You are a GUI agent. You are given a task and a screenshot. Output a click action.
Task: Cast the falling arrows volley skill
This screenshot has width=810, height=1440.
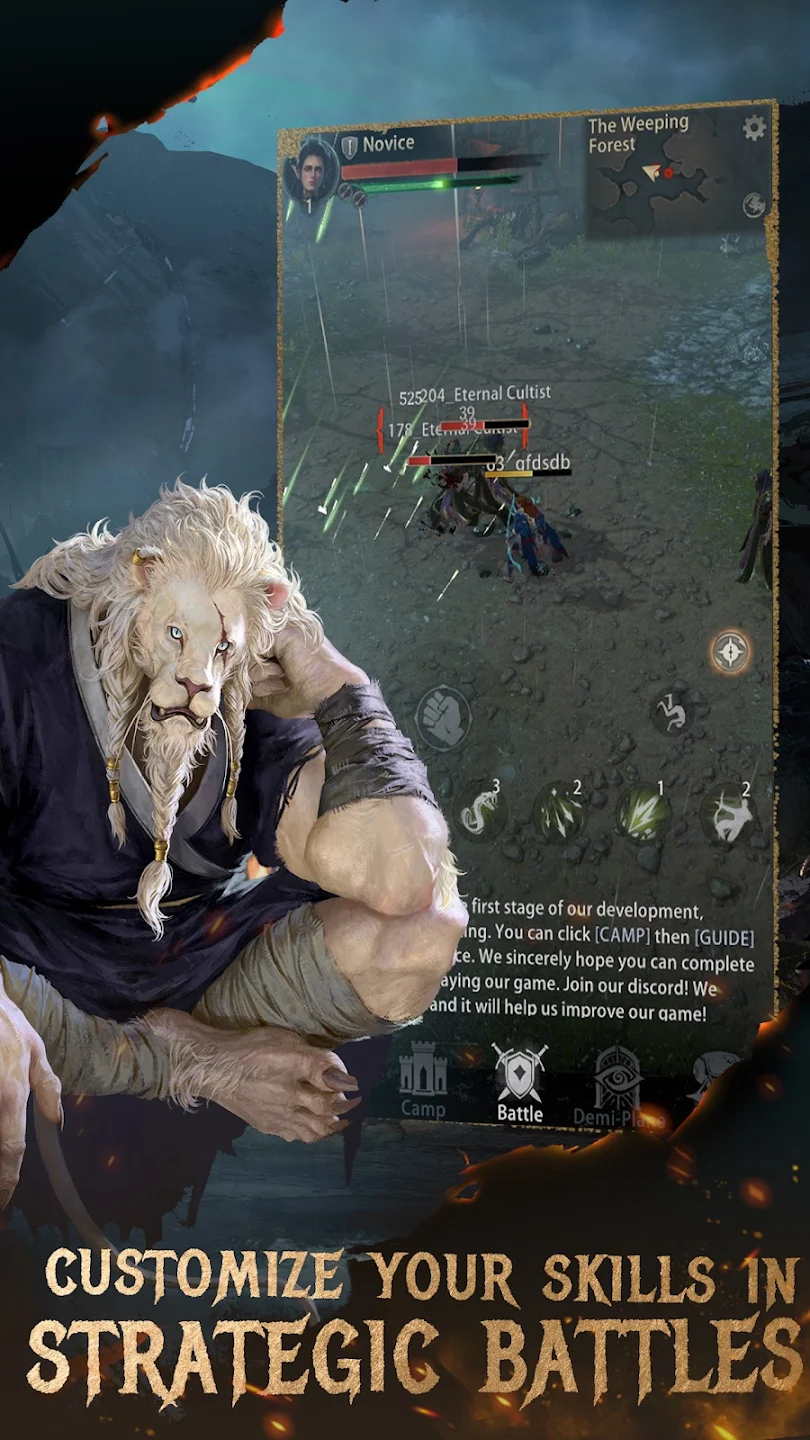[x=558, y=811]
